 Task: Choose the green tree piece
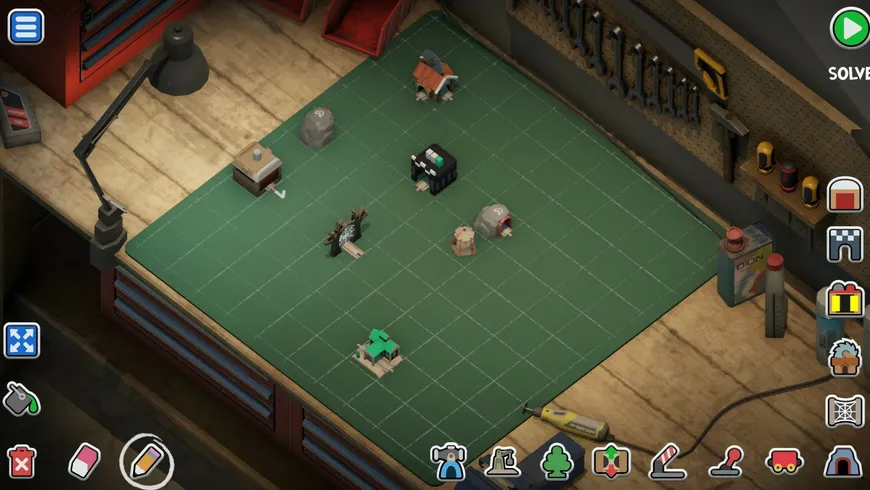(556, 461)
